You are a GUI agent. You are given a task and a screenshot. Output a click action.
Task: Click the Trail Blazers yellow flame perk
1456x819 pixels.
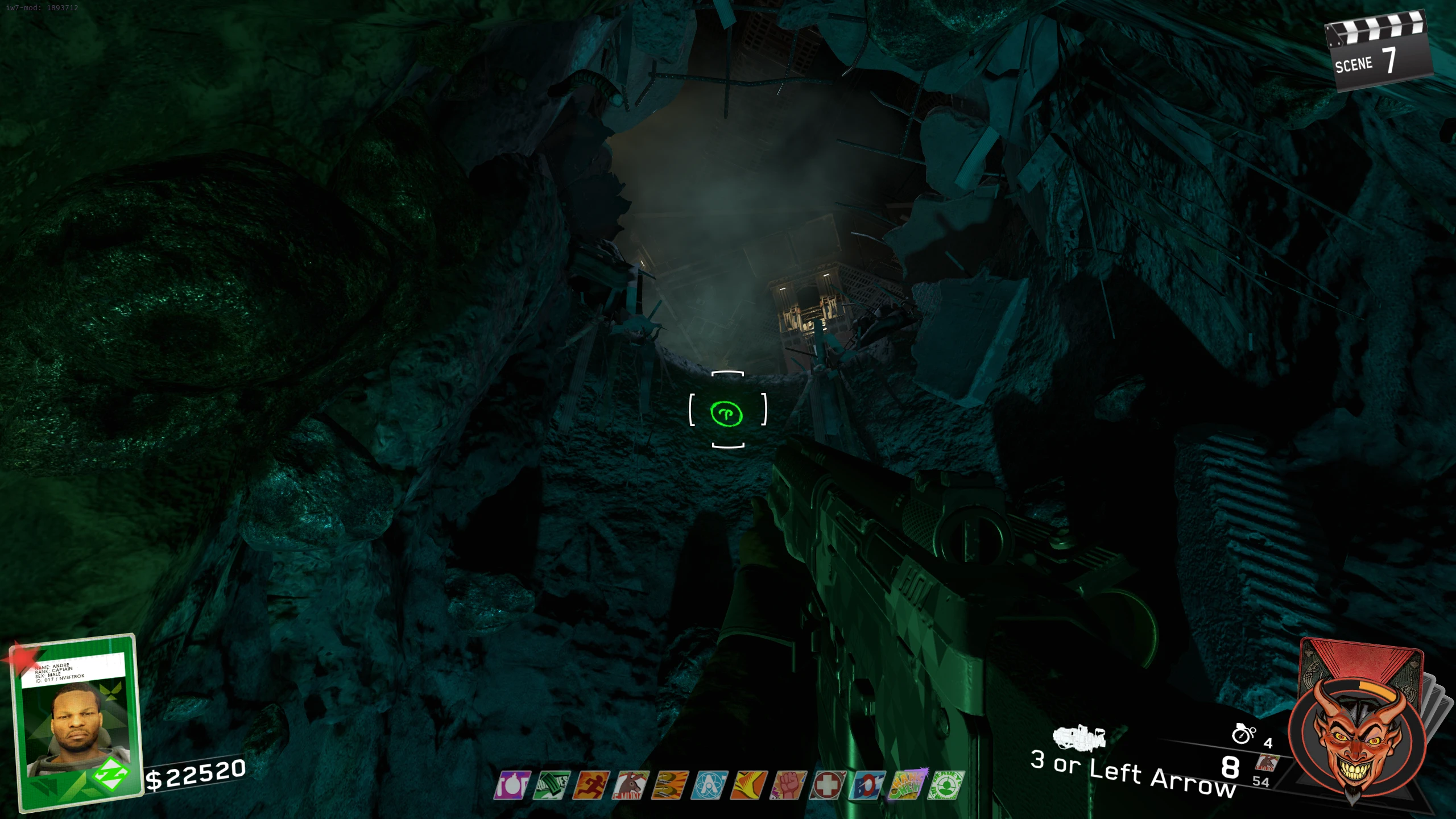[x=748, y=785]
